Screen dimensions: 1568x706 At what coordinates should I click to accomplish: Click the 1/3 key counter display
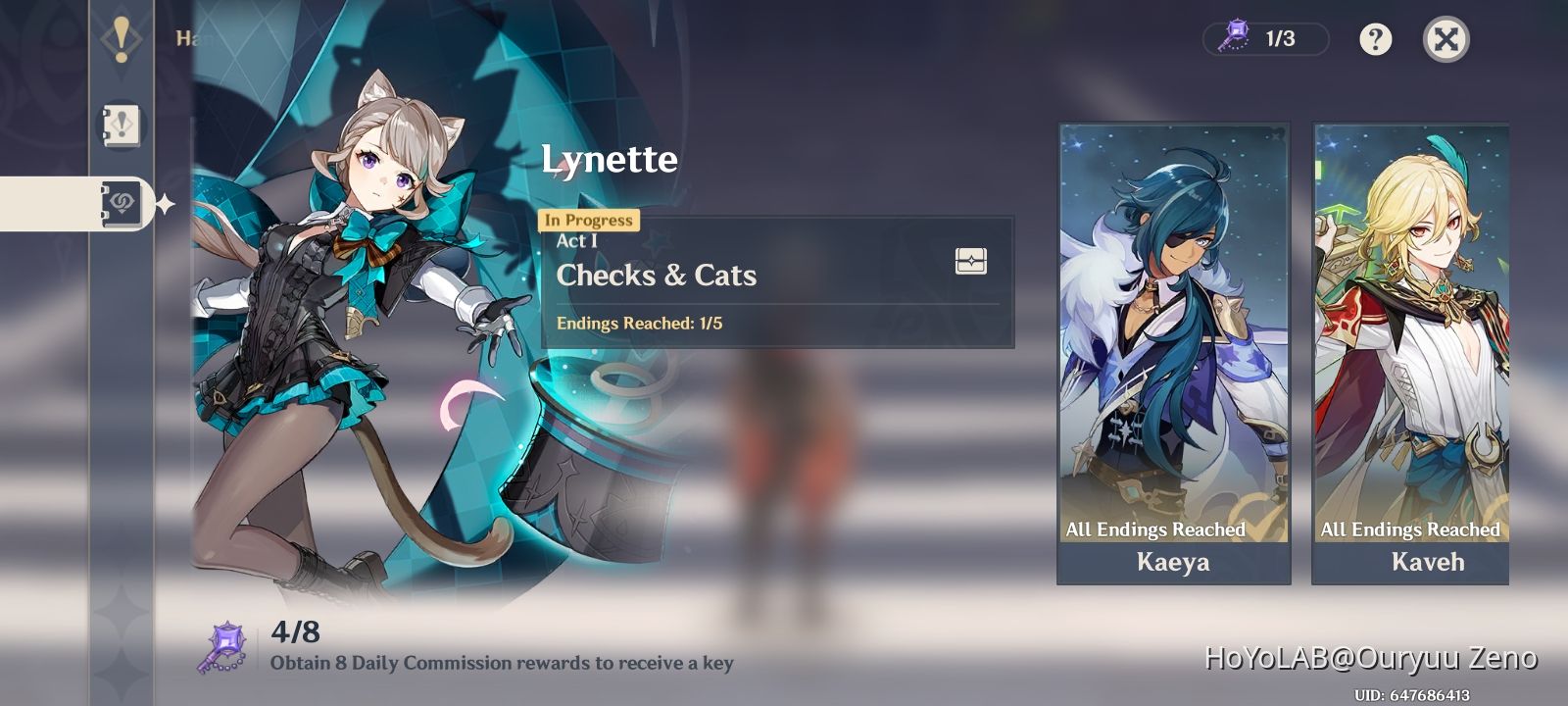1263,40
